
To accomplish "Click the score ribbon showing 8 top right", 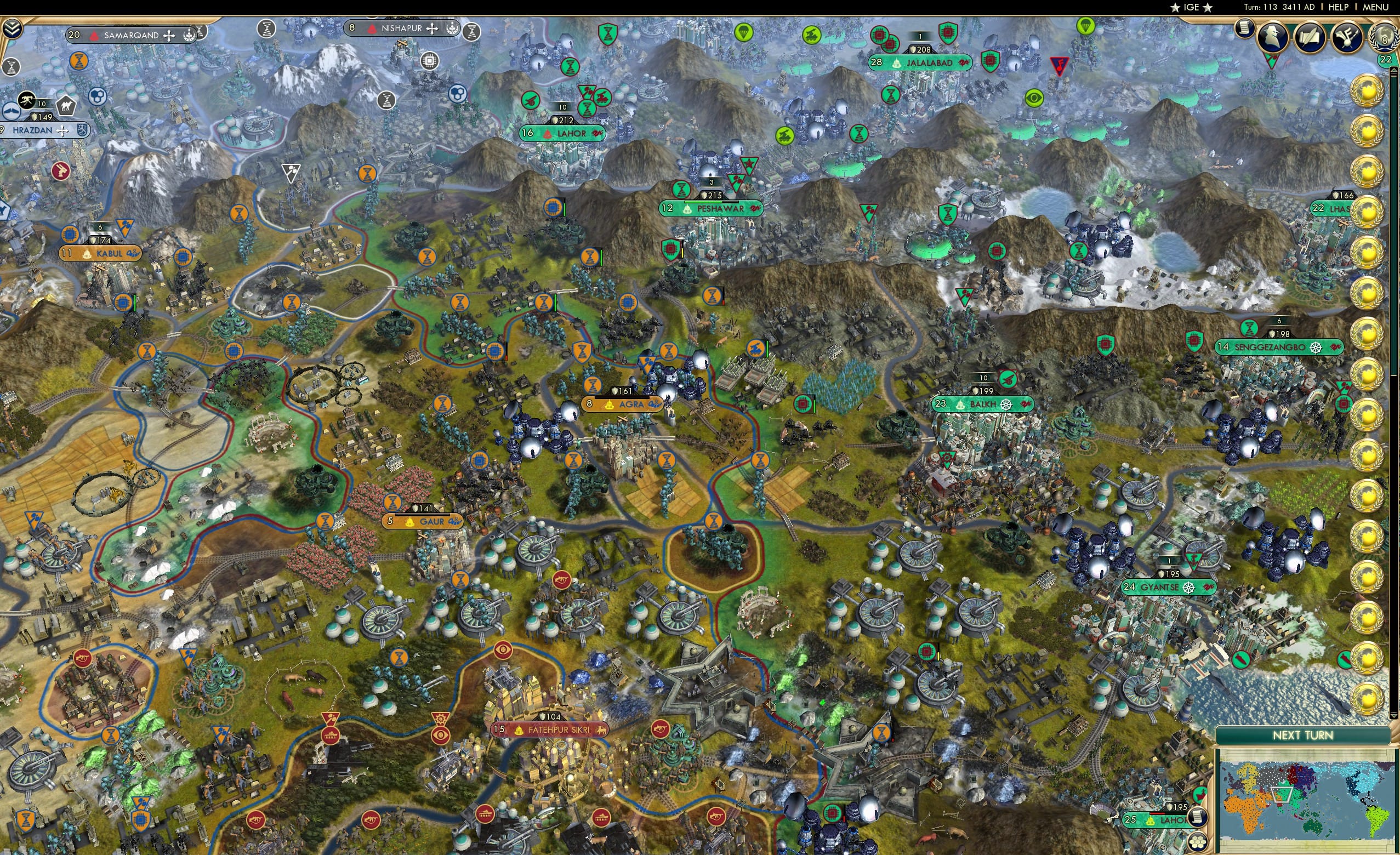I will pyautogui.click(x=1386, y=41).
